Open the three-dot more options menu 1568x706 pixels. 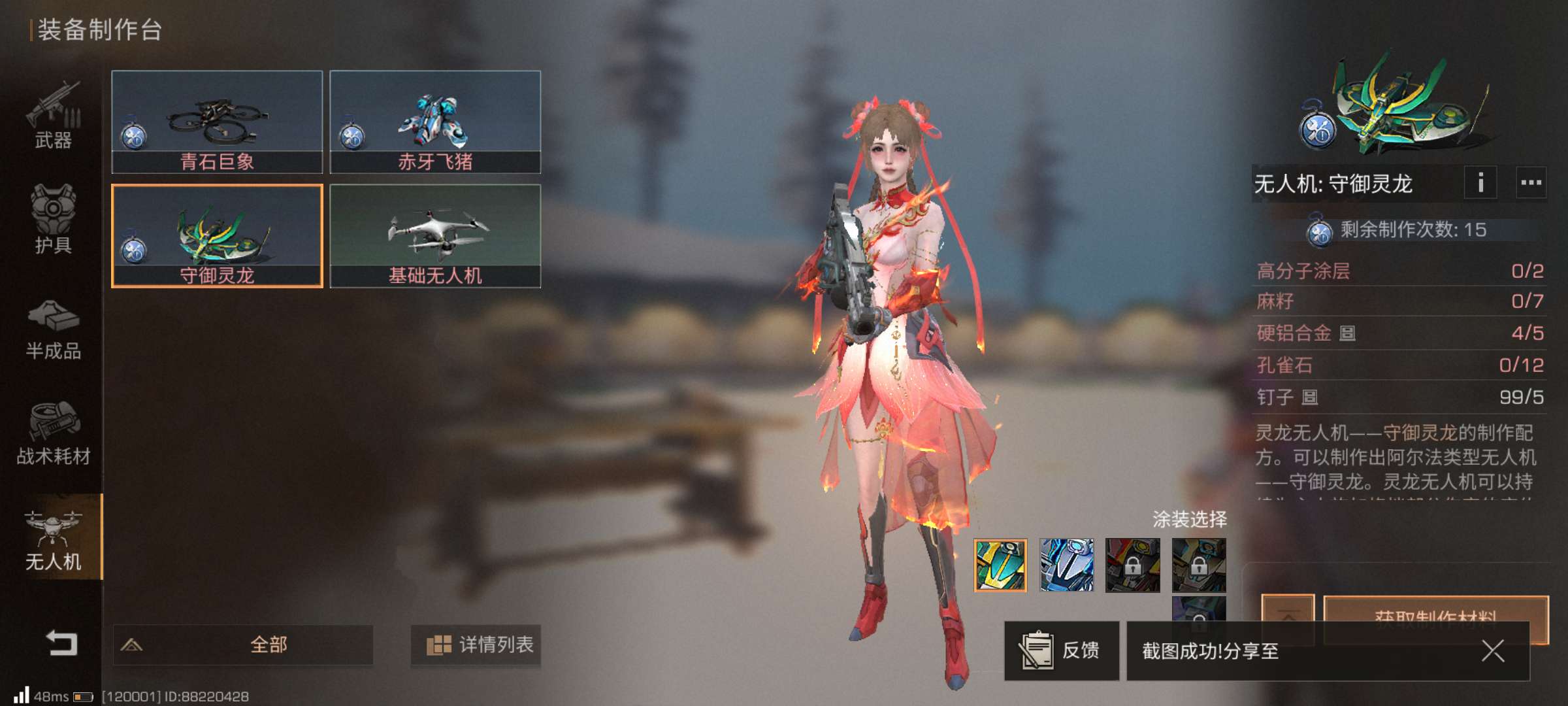click(x=1531, y=183)
